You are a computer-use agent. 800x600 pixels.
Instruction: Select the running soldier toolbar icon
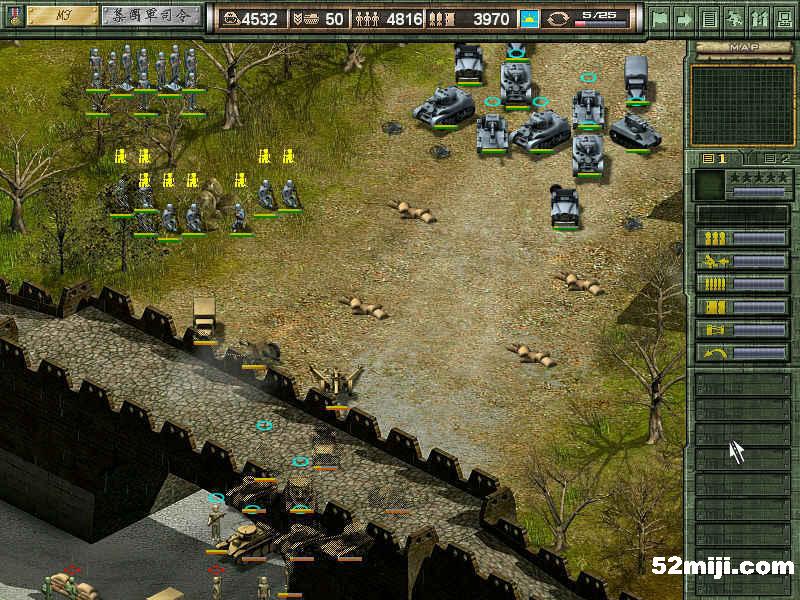[734, 18]
